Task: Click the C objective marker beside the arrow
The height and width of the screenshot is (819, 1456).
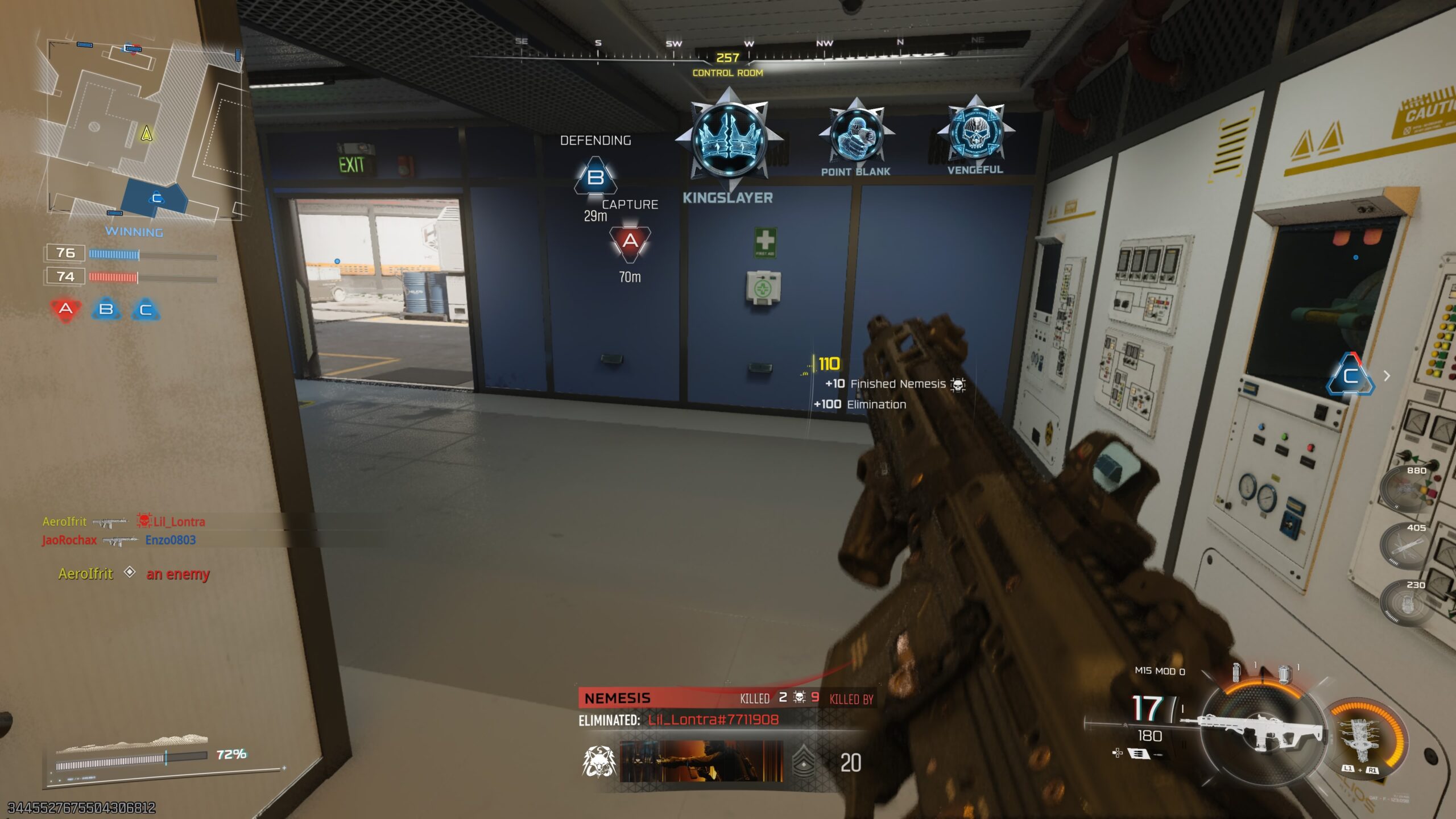Action: [1350, 375]
